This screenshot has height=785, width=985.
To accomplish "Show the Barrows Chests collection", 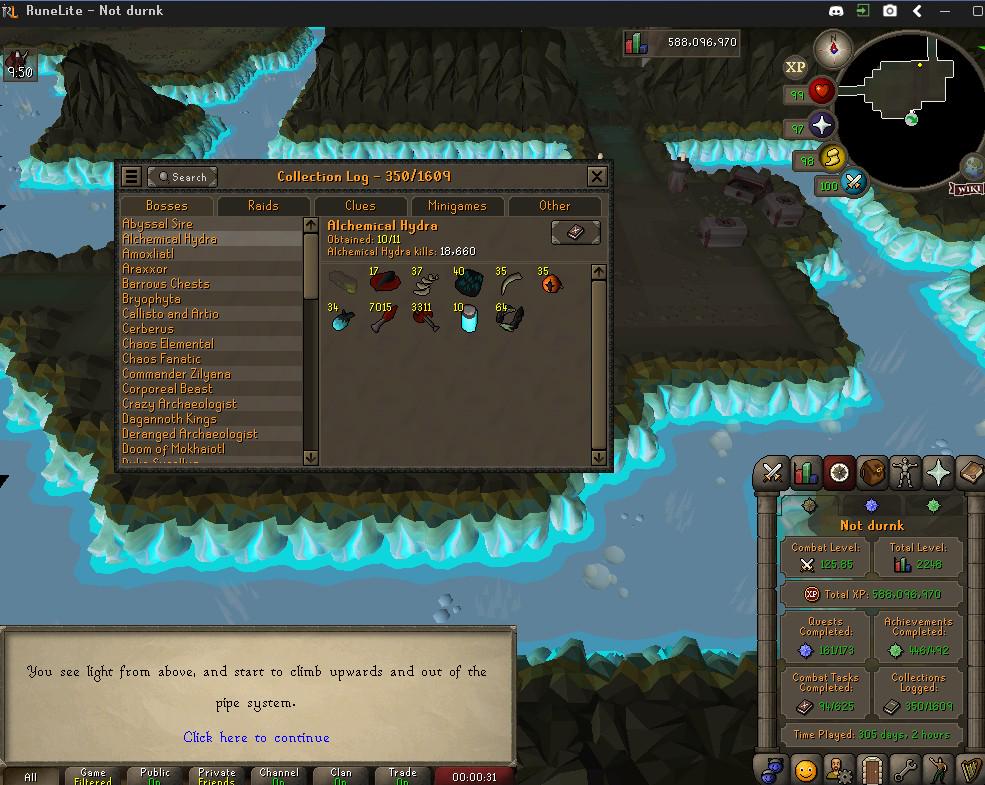I will pyautogui.click(x=166, y=284).
